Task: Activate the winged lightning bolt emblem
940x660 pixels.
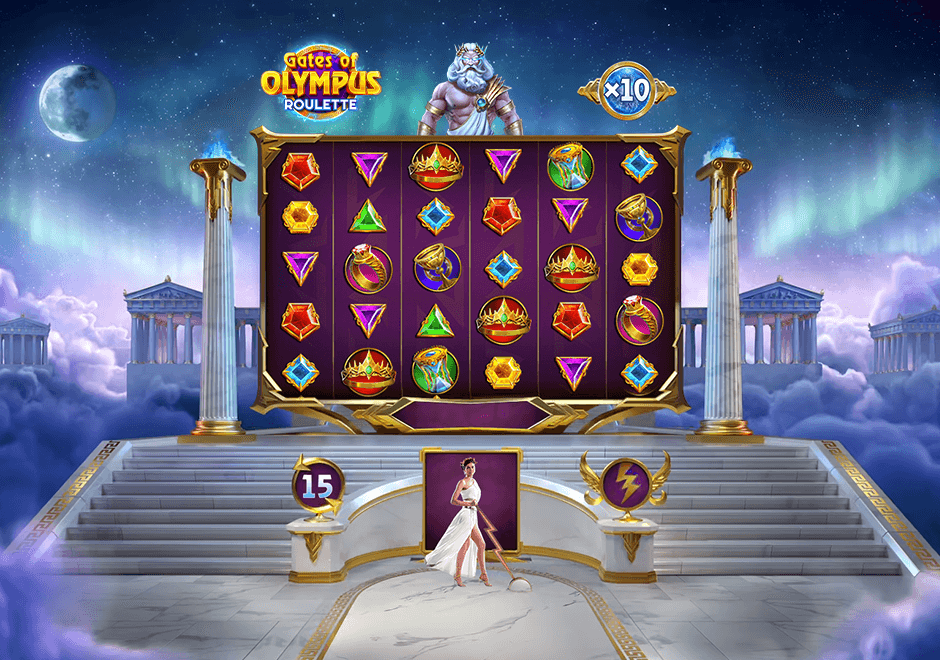Action: pyautogui.click(x=626, y=482)
